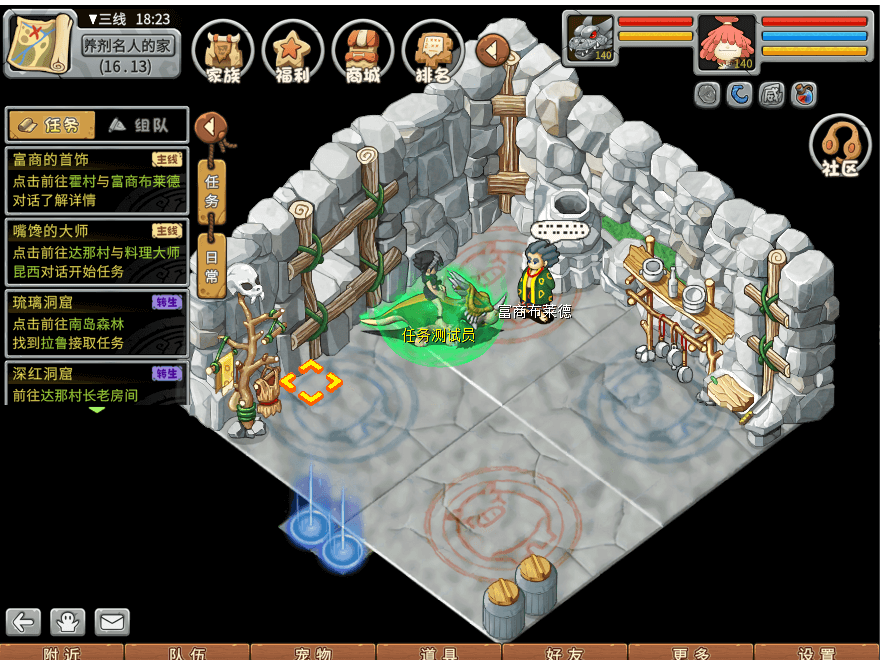Select the 任务 (Quest) tab

click(52, 125)
